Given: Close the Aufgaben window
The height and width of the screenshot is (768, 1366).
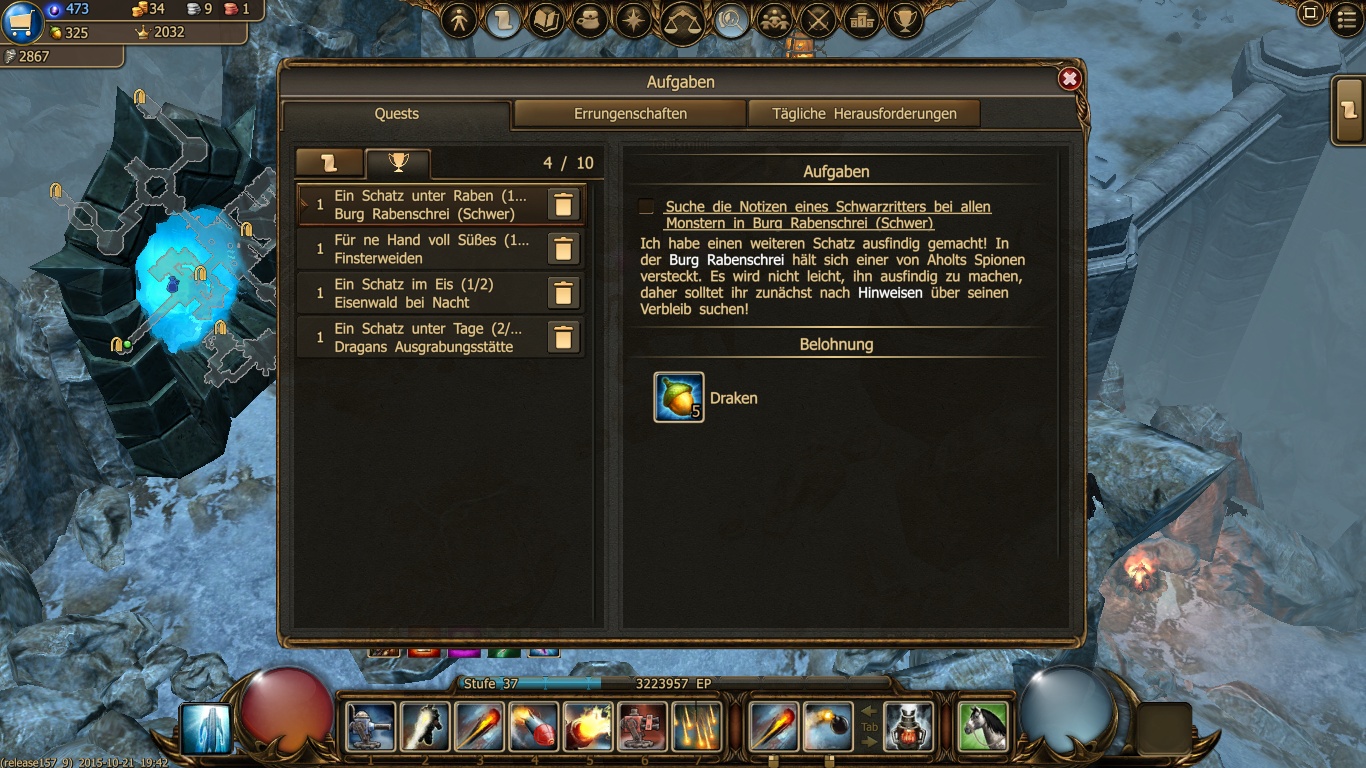Looking at the screenshot, I should pyautogui.click(x=1069, y=79).
